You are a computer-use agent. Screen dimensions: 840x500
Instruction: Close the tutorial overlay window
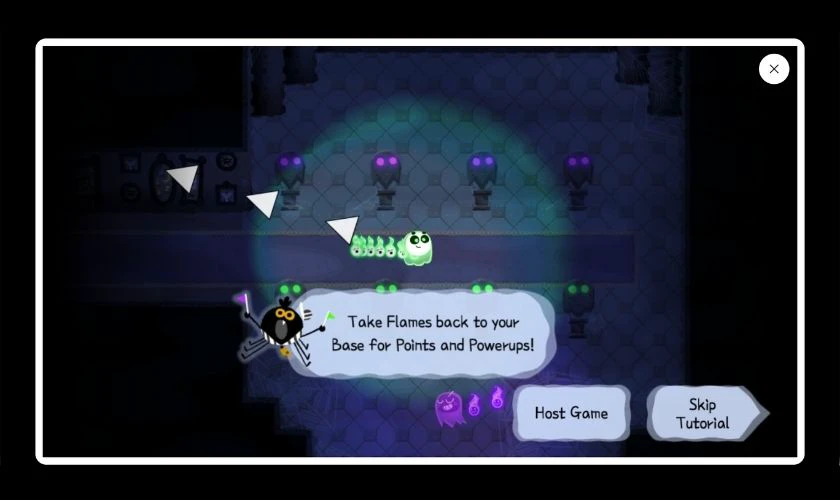point(774,69)
